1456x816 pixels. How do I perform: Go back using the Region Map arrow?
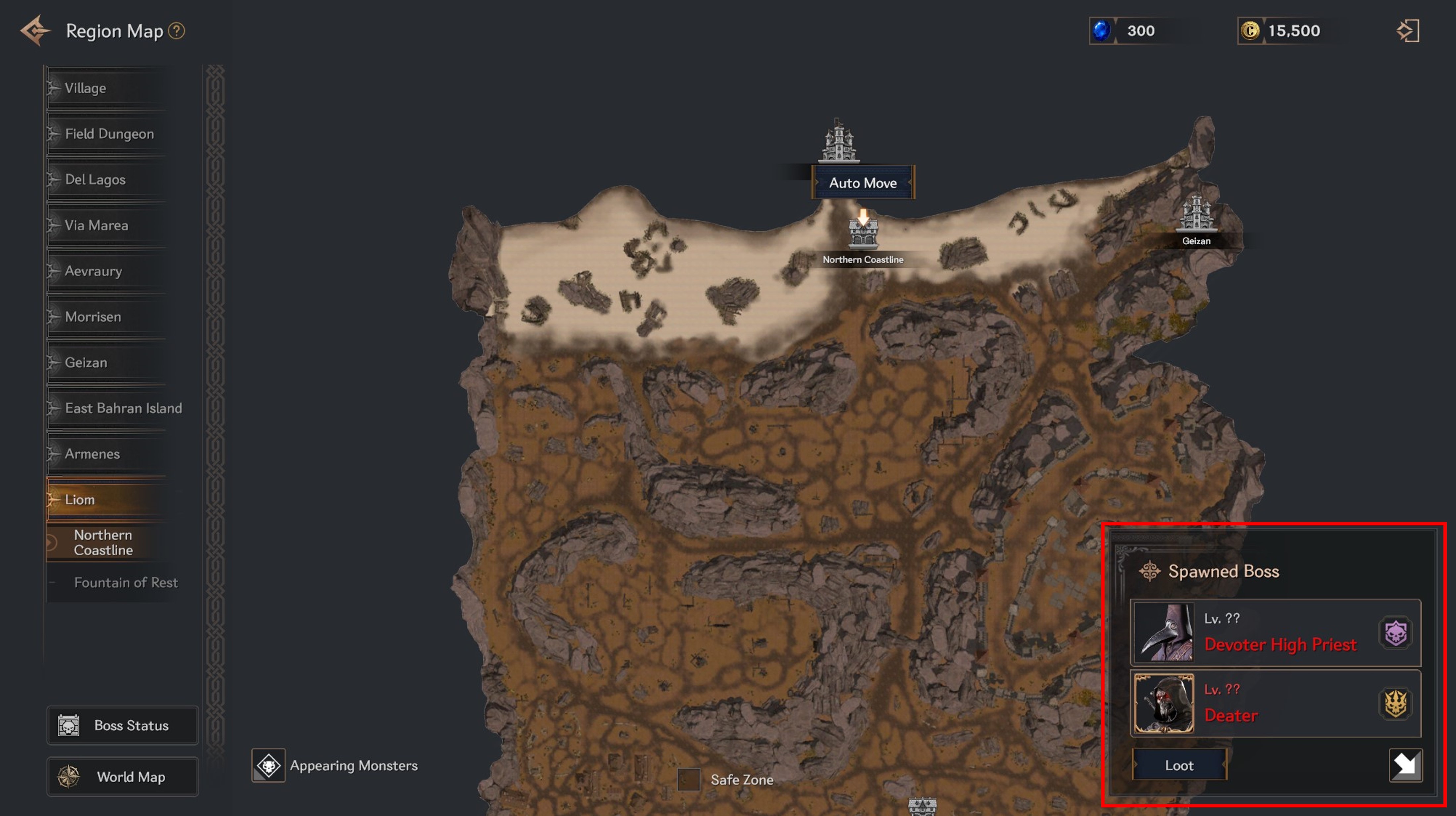point(35,30)
